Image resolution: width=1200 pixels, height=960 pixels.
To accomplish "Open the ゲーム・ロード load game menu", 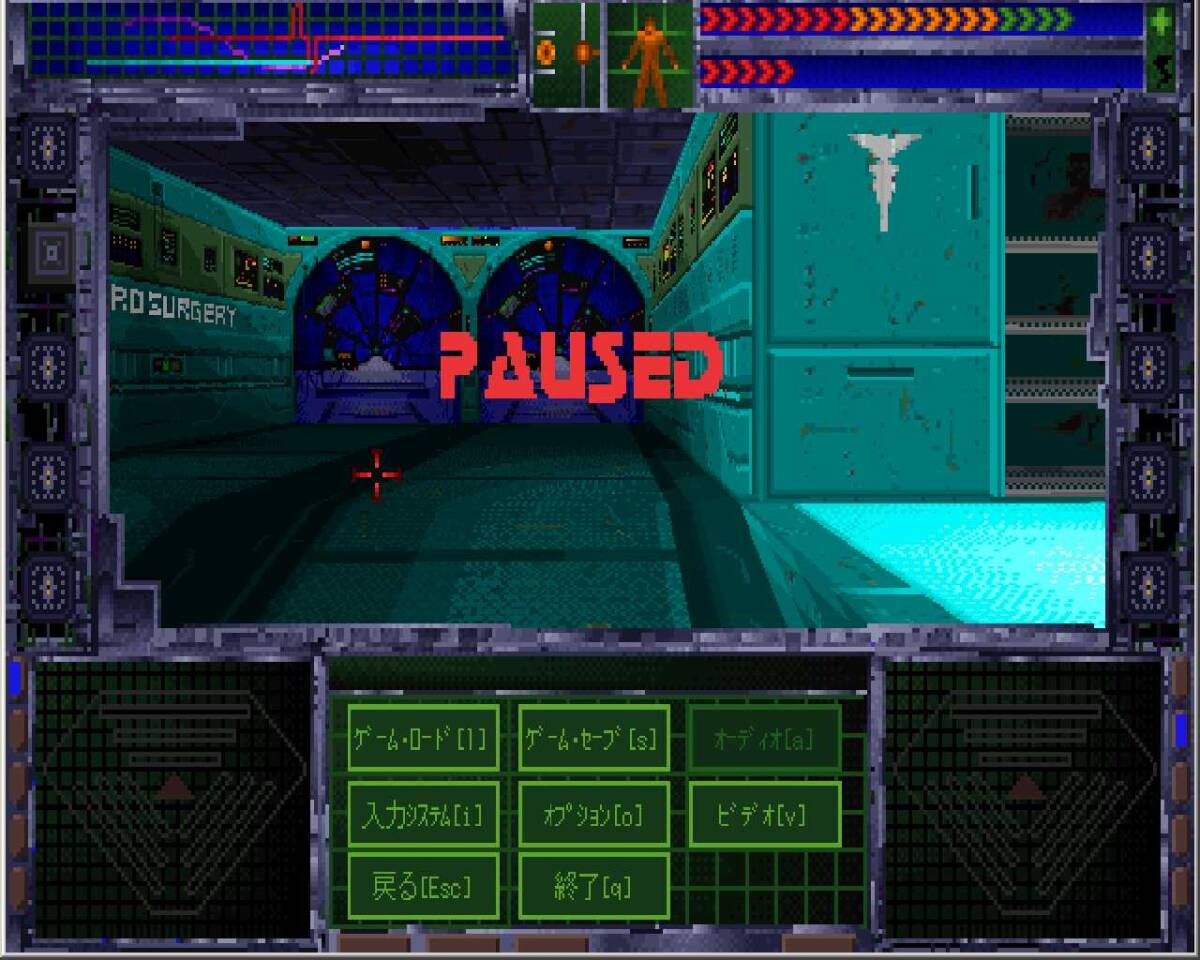I will [423, 738].
